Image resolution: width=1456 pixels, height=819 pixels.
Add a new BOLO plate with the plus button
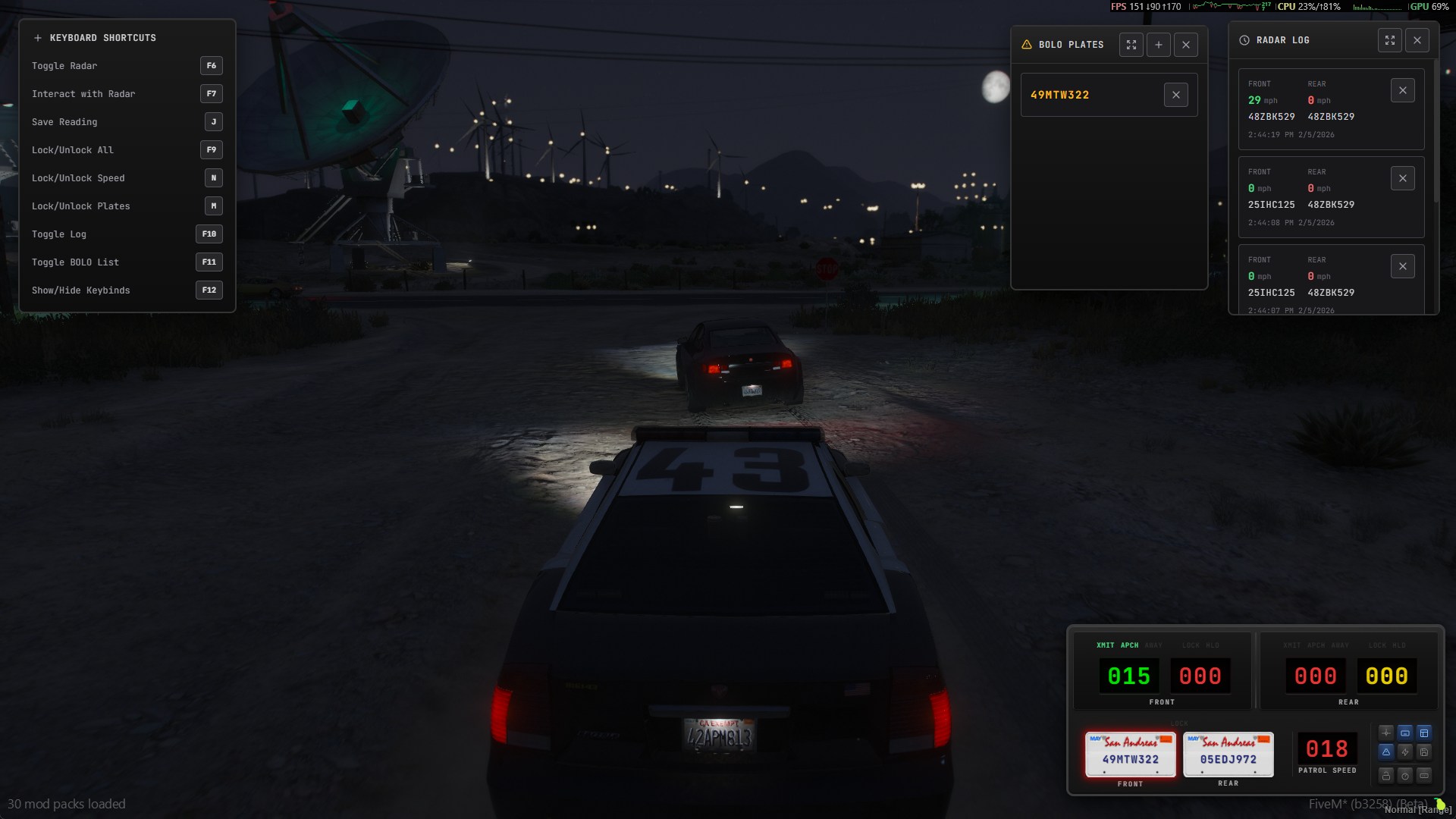click(x=1158, y=45)
